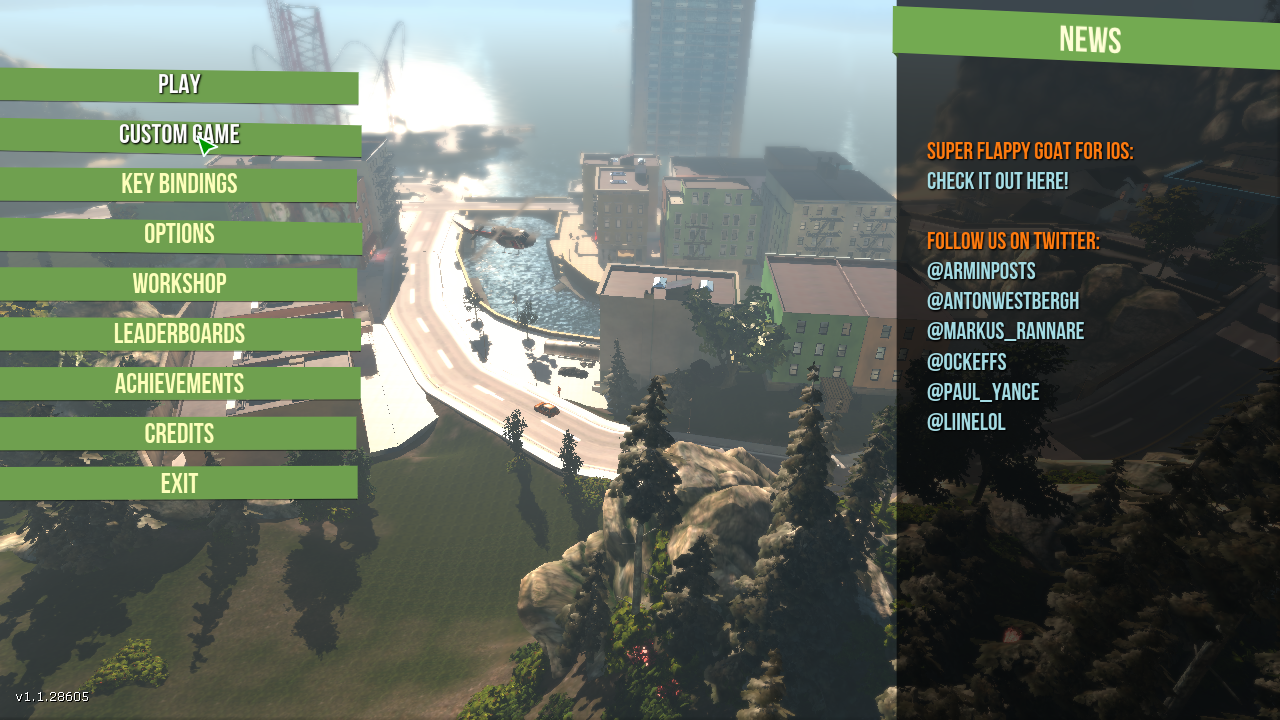1280x720 pixels.
Task: Open the @ArminPosts Twitter link
Action: pyautogui.click(x=981, y=272)
